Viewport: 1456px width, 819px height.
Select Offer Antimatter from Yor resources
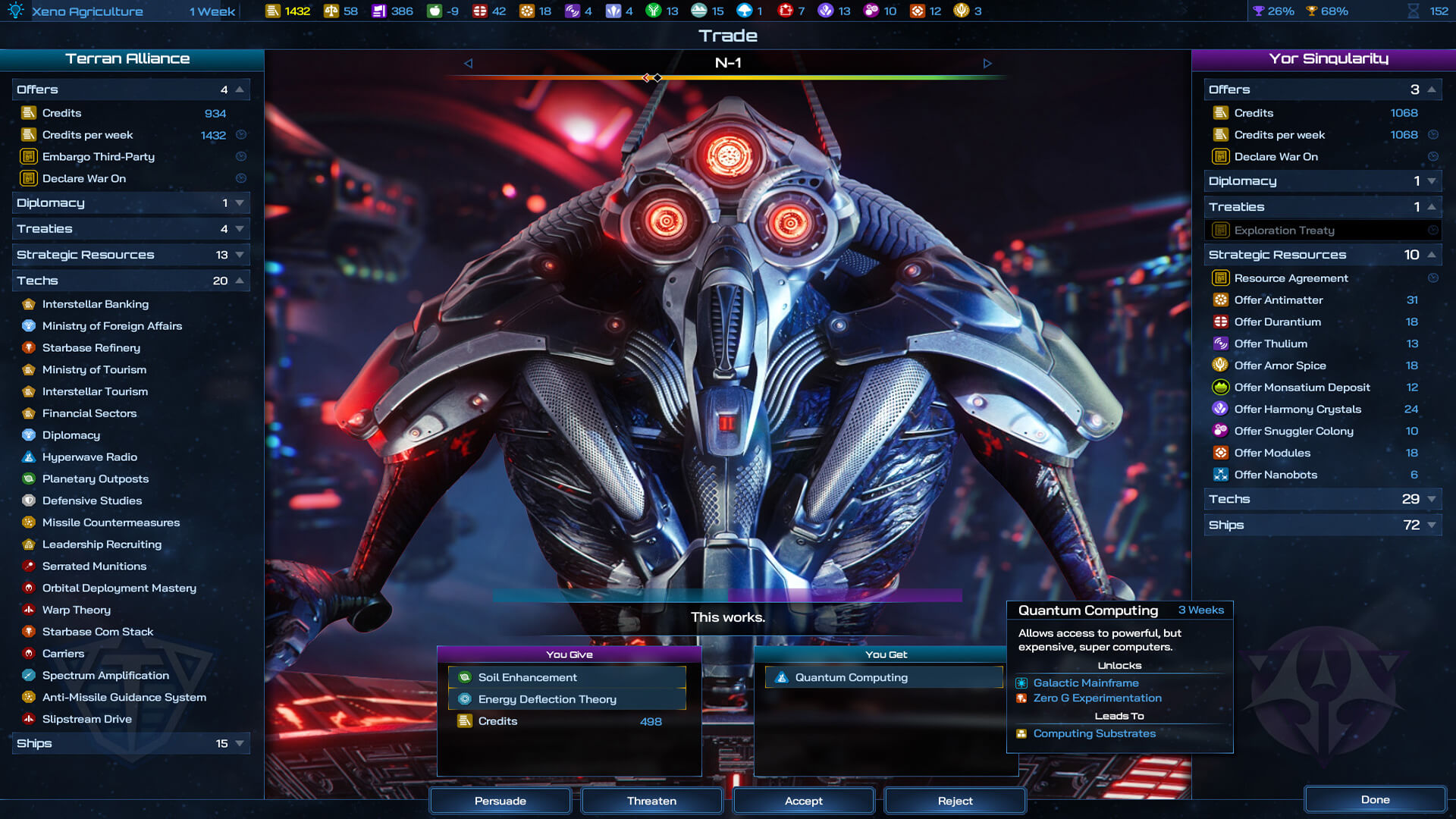click(1278, 300)
